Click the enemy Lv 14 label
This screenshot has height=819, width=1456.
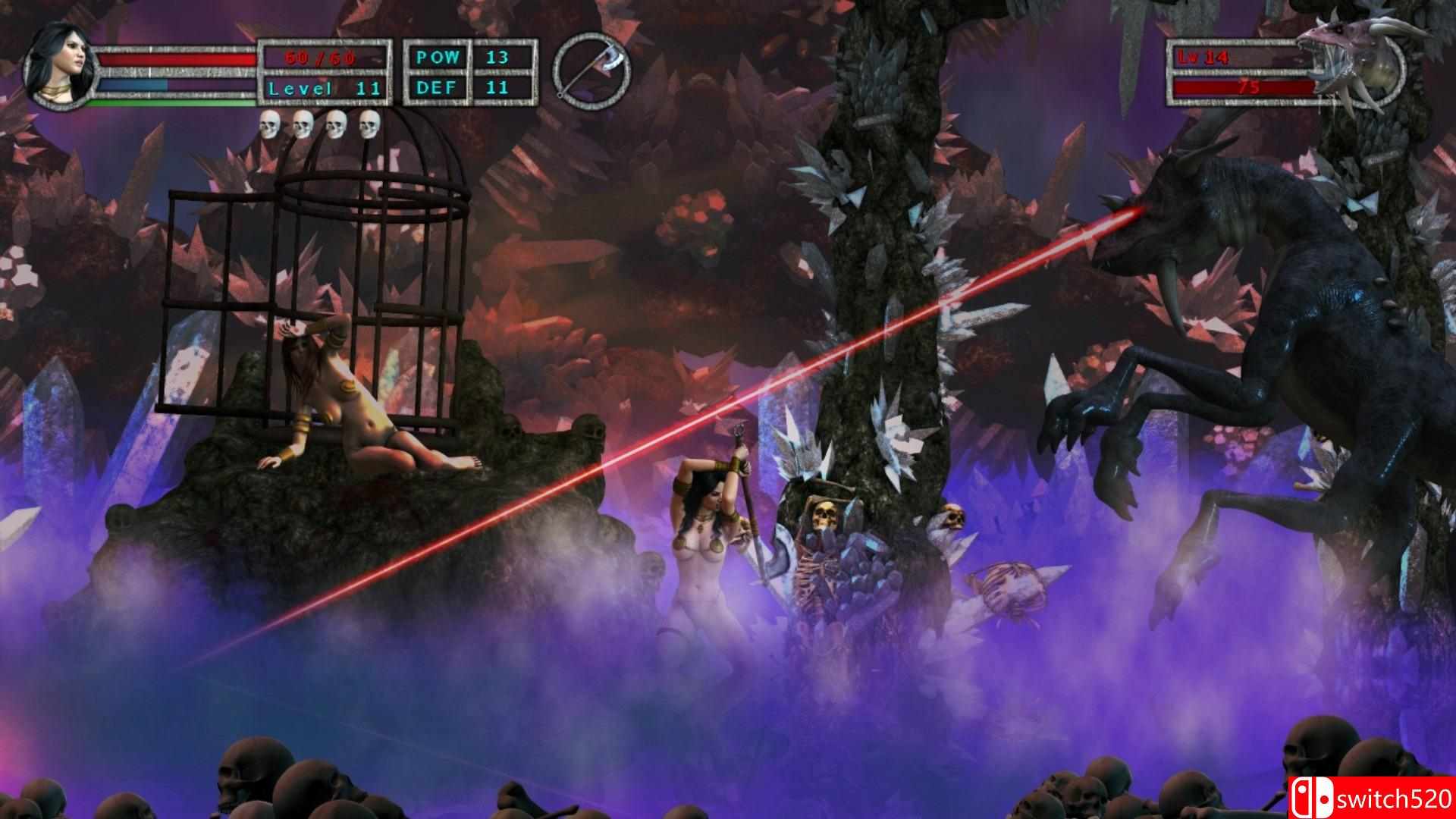point(1202,57)
